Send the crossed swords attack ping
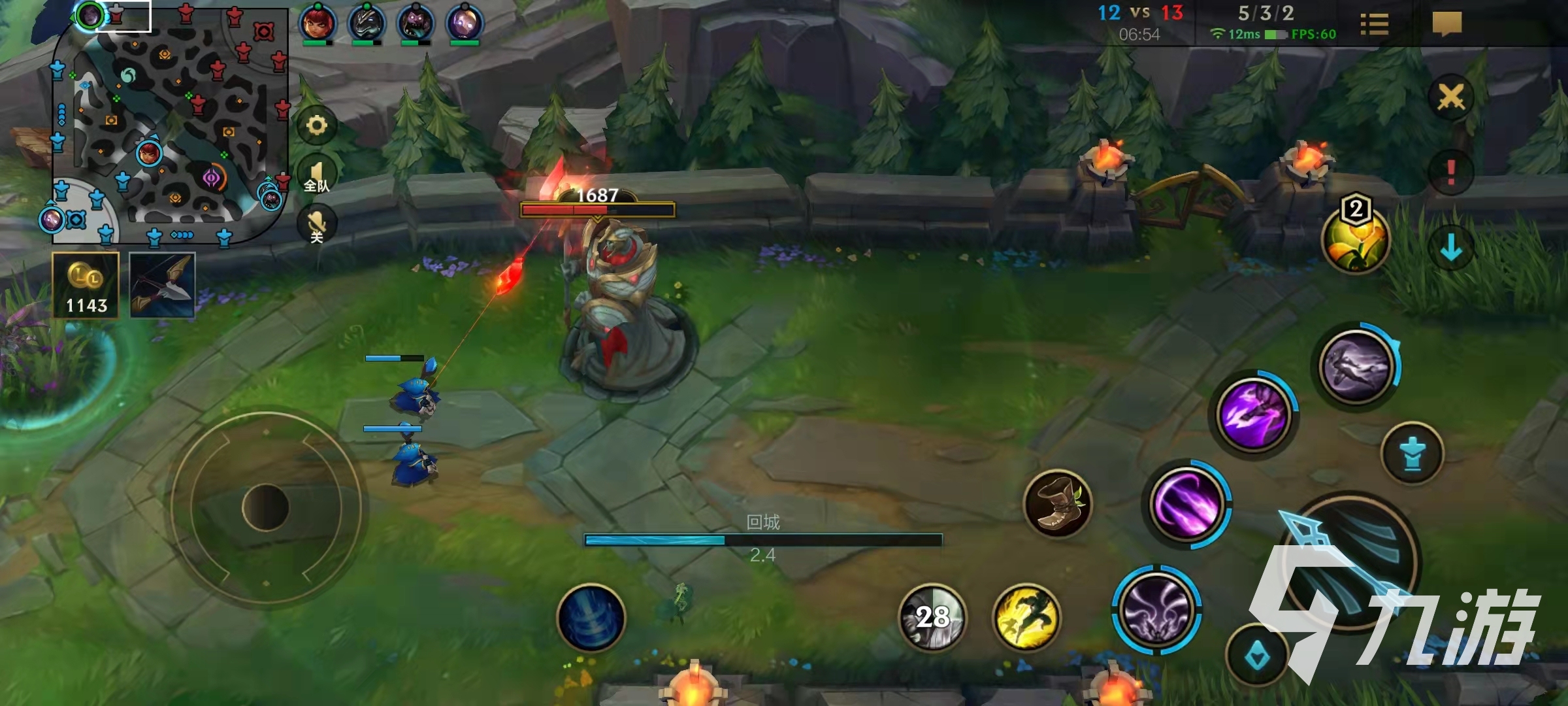Screen dimensions: 1568x706 pos(1451,98)
